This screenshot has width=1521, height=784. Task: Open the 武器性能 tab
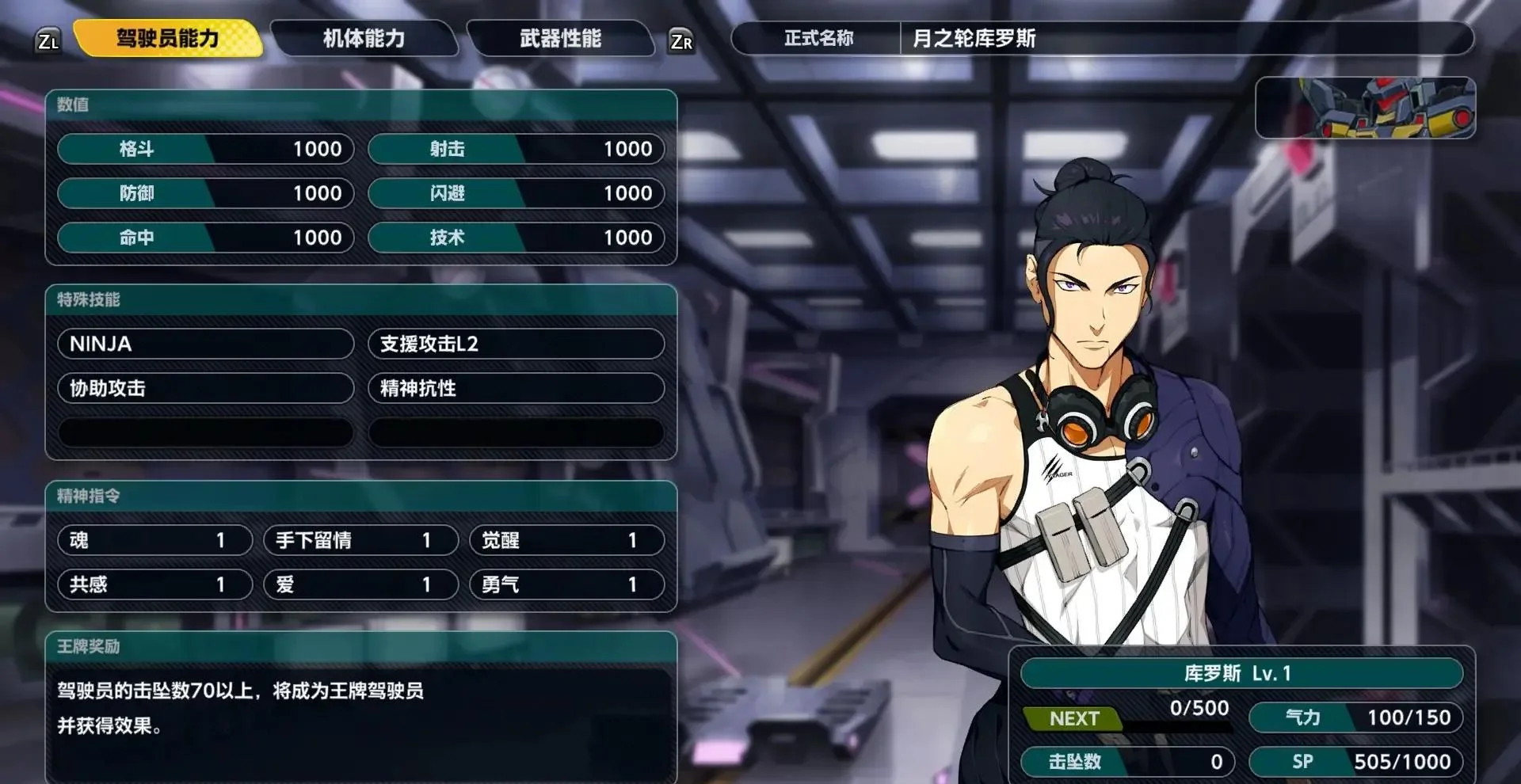pyautogui.click(x=560, y=40)
